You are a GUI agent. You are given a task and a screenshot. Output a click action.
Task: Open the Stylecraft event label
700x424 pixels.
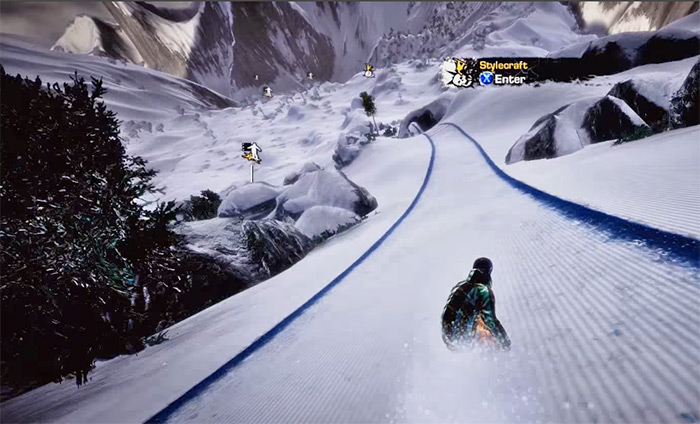502,66
